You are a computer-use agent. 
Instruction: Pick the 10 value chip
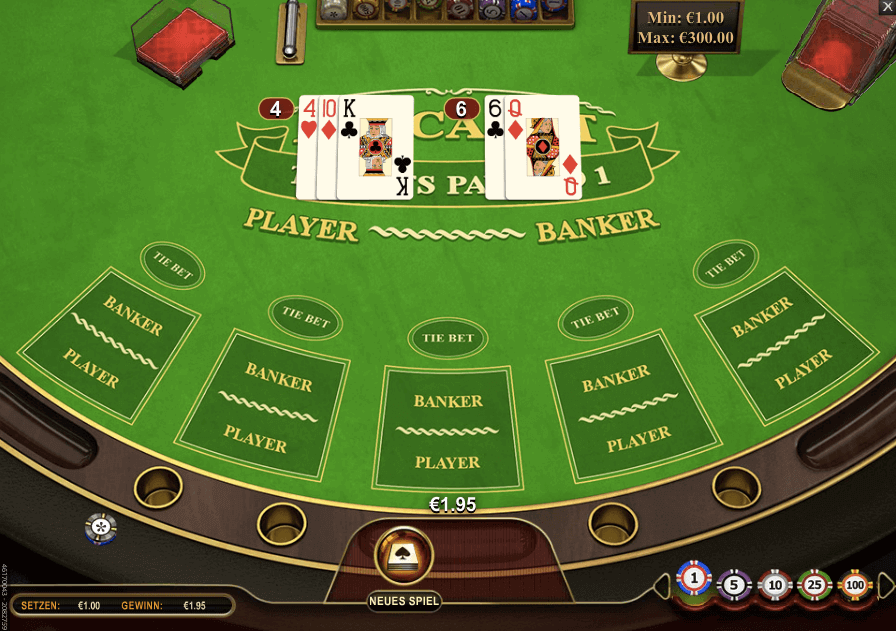(775, 584)
